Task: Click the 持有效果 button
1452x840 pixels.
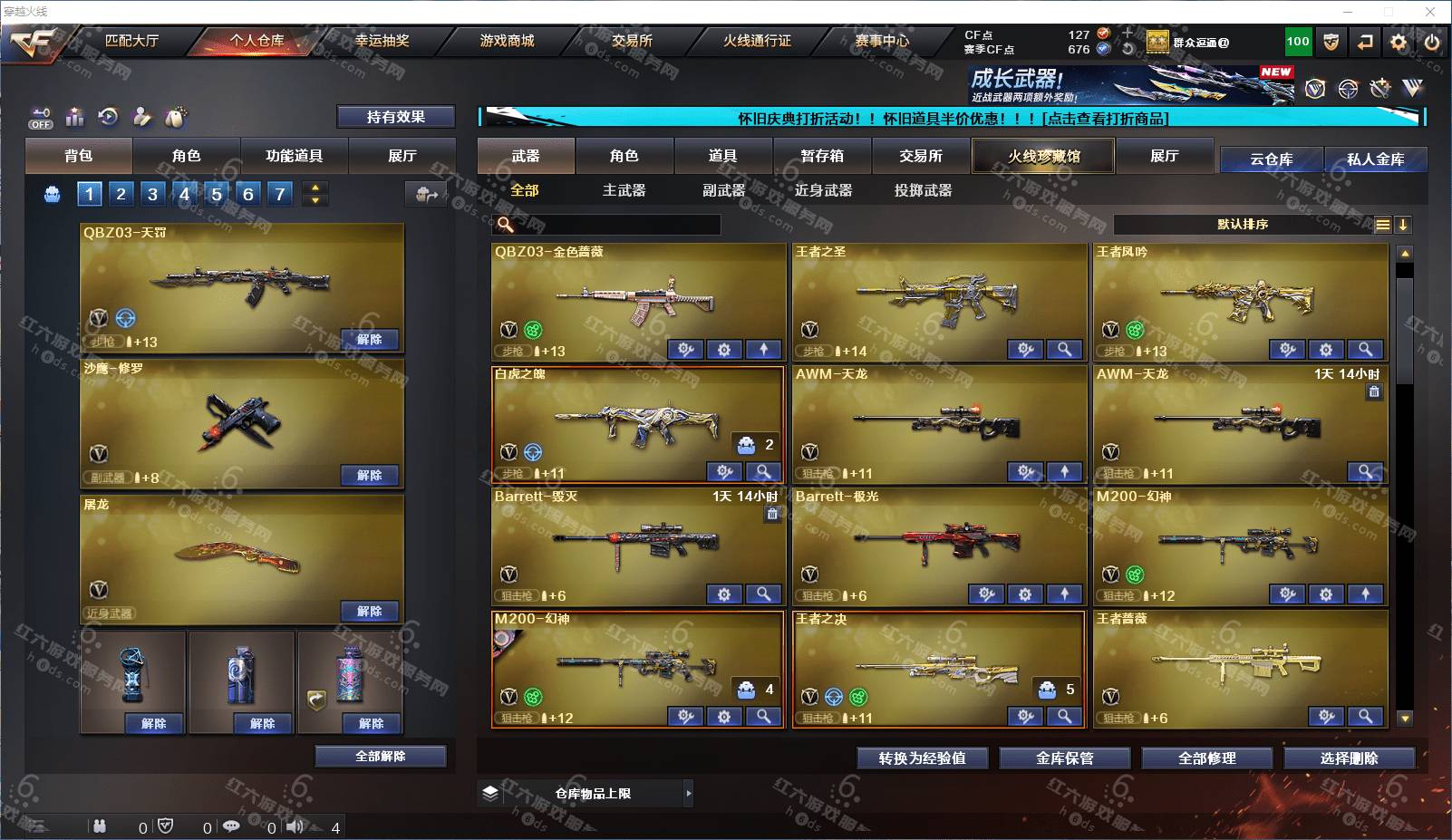Action: (x=395, y=117)
